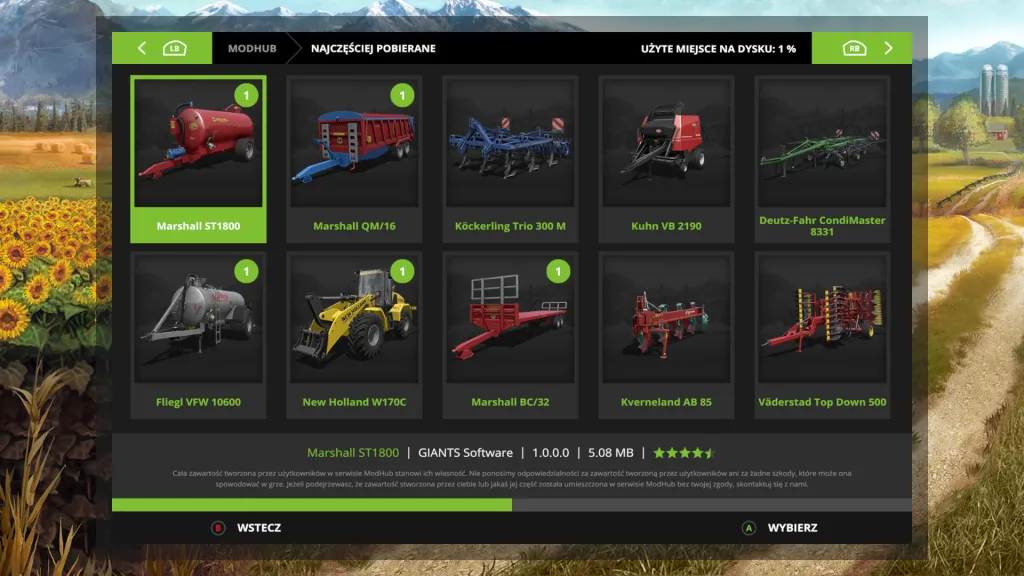Select the Kuhn VB 2190 baler
The height and width of the screenshot is (576, 1024).
666,159
